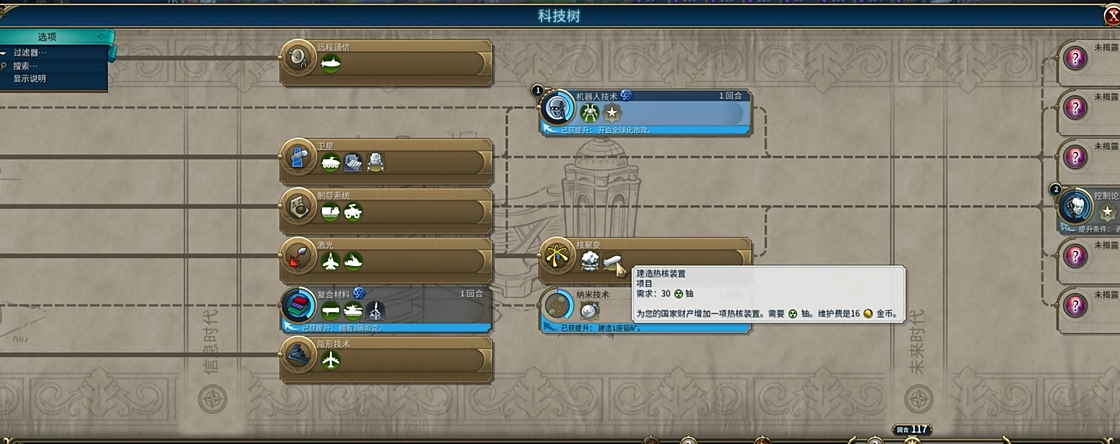The width and height of the screenshot is (1120, 444).
Task: Click the giant robot unit icon in 机器人技术
Action: pos(589,114)
